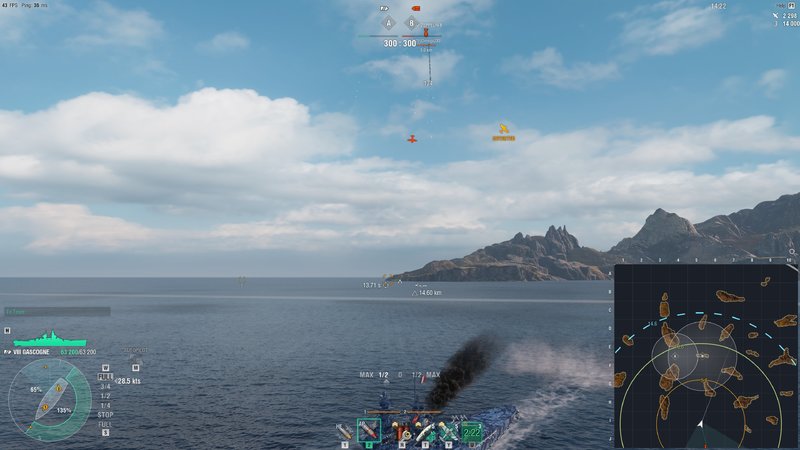
Task: Select the HE shell ammunition slot
Action: (345, 431)
